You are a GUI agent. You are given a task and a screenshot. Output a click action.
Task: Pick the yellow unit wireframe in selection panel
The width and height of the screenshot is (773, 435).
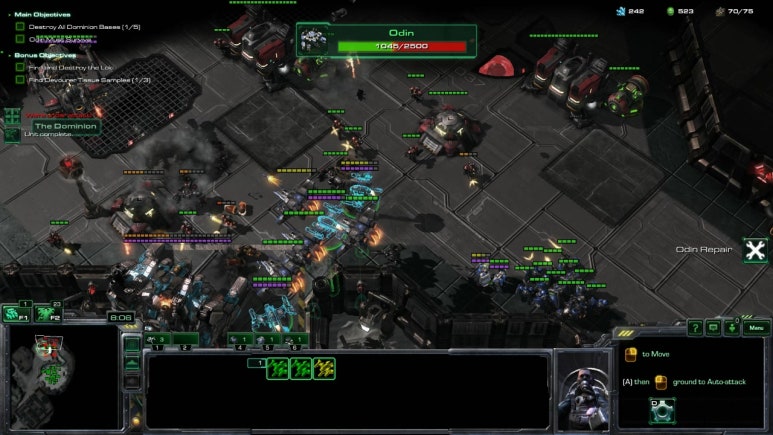[x=323, y=369]
